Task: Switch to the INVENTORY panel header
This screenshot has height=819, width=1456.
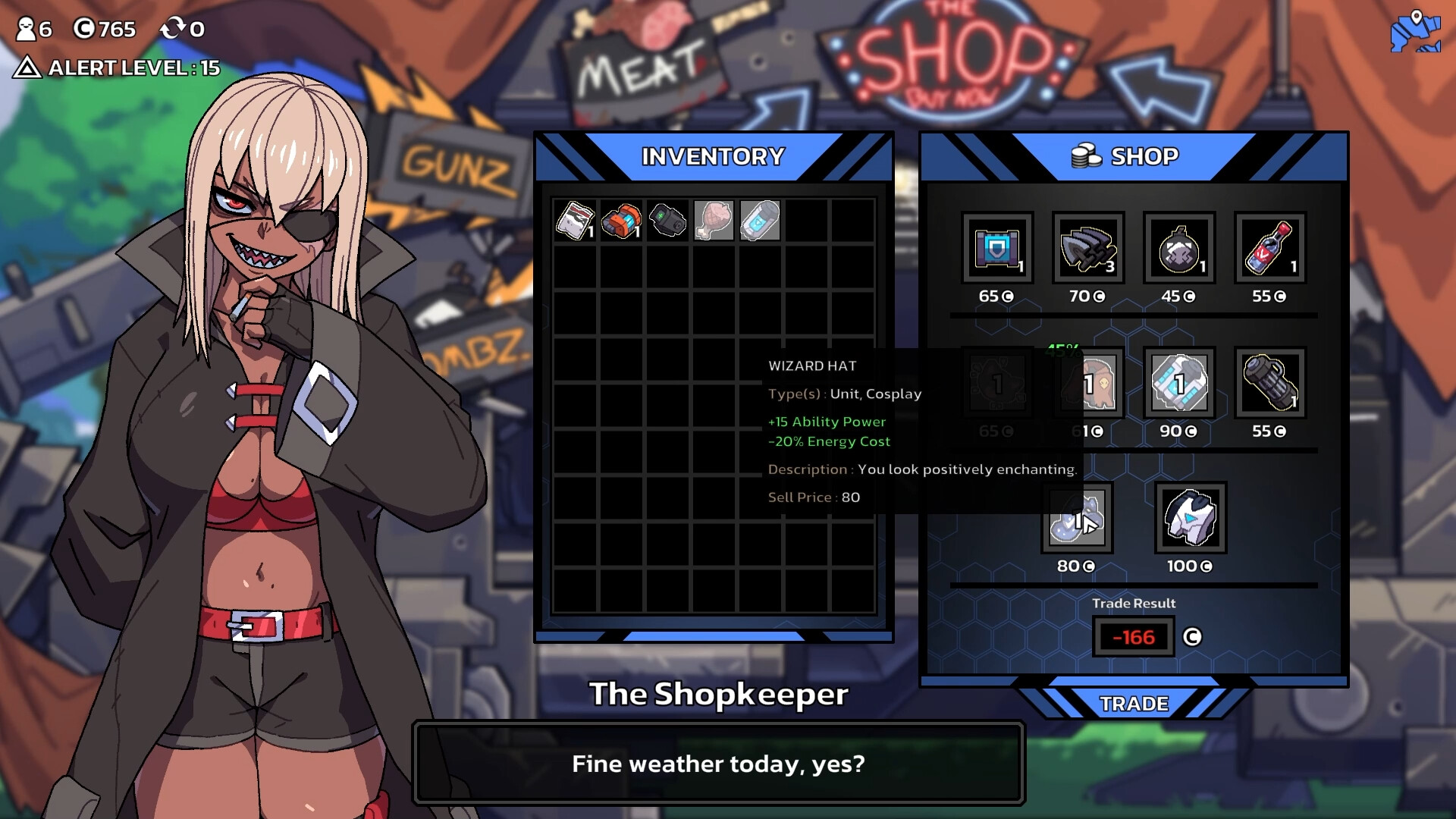Action: click(x=711, y=156)
